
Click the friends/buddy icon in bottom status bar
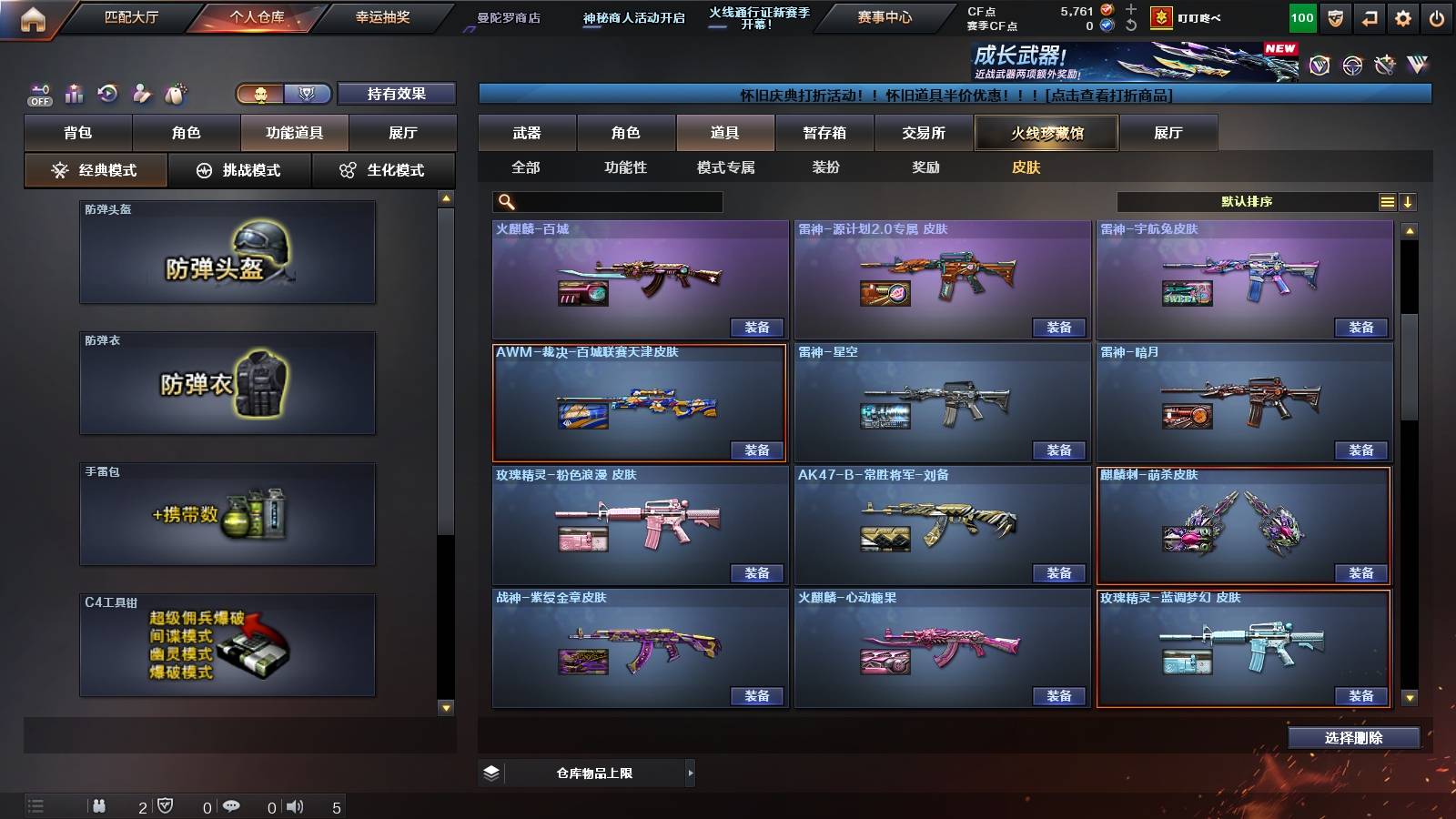pyautogui.click(x=100, y=806)
